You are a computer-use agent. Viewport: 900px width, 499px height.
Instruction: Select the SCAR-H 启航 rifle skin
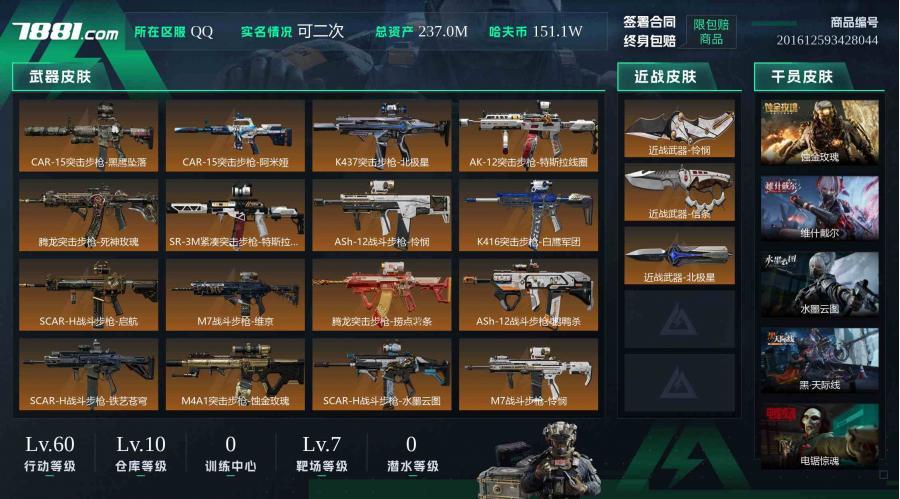click(88, 295)
